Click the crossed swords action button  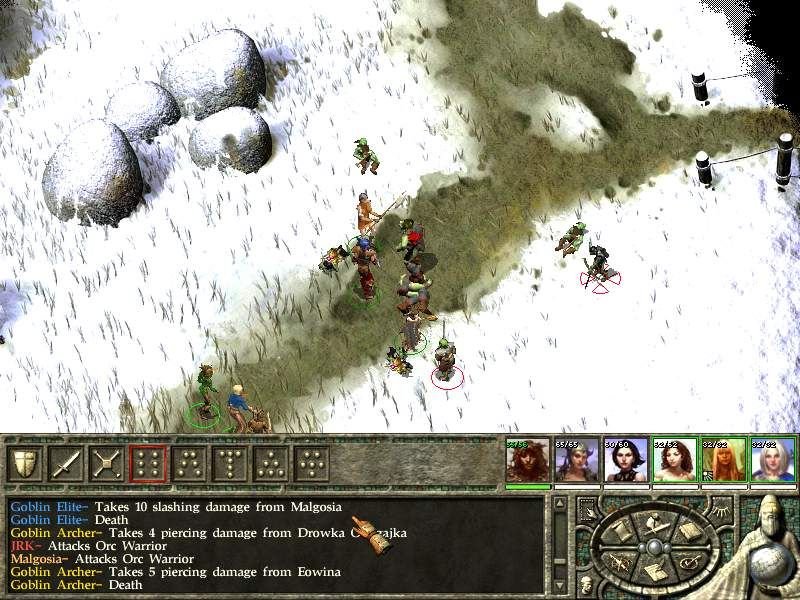(x=107, y=463)
